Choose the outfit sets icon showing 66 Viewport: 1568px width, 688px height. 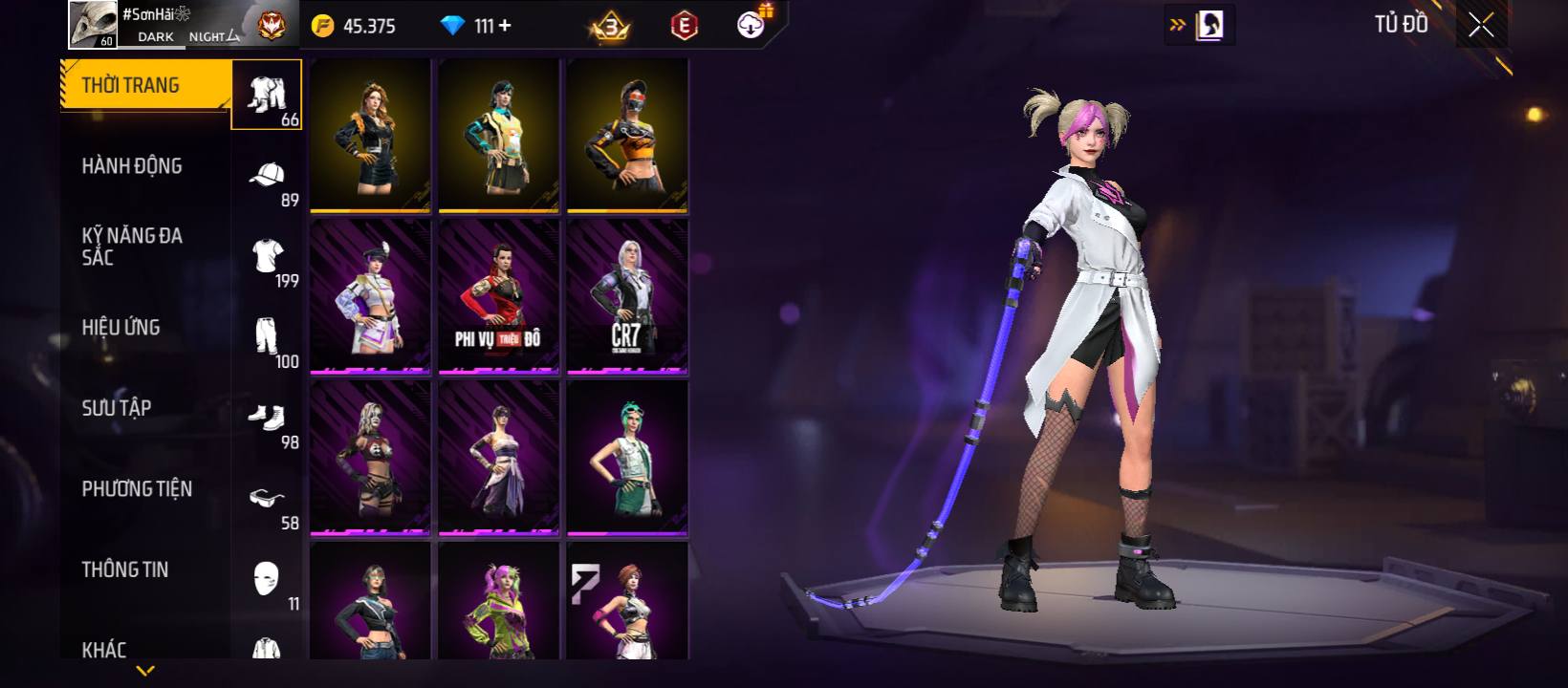click(x=268, y=96)
